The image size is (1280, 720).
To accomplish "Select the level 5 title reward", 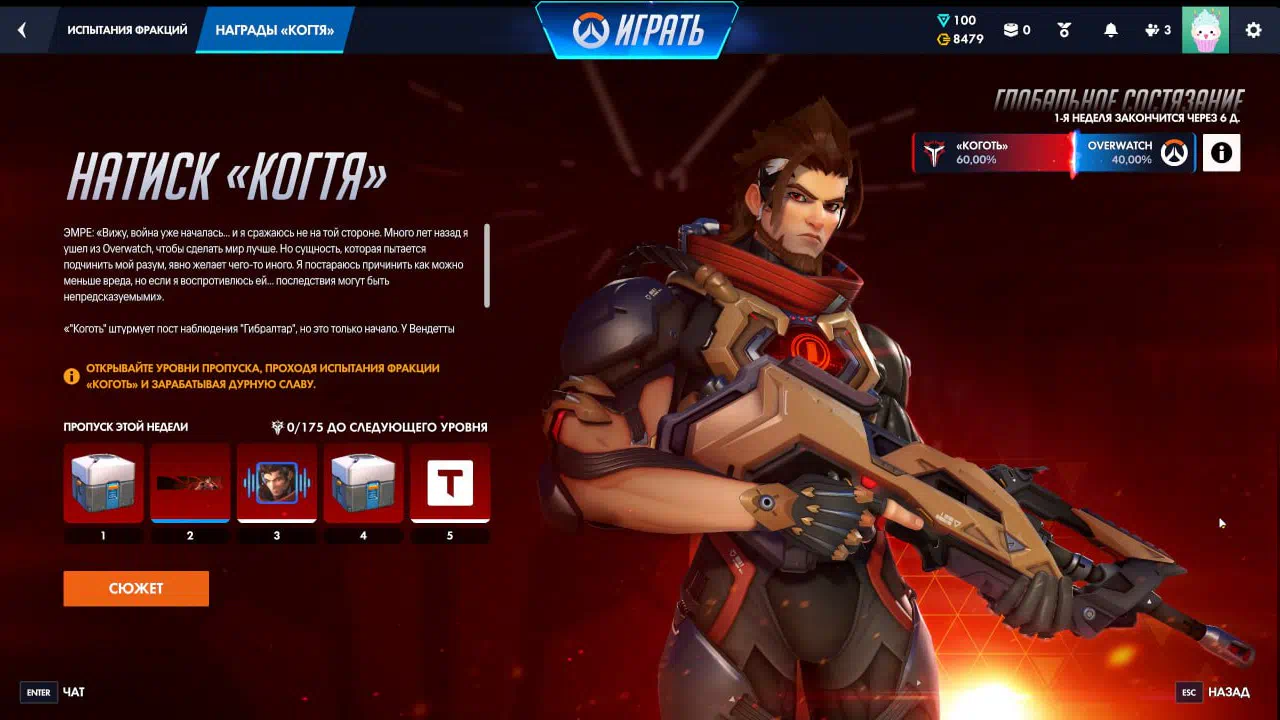I will [x=450, y=483].
